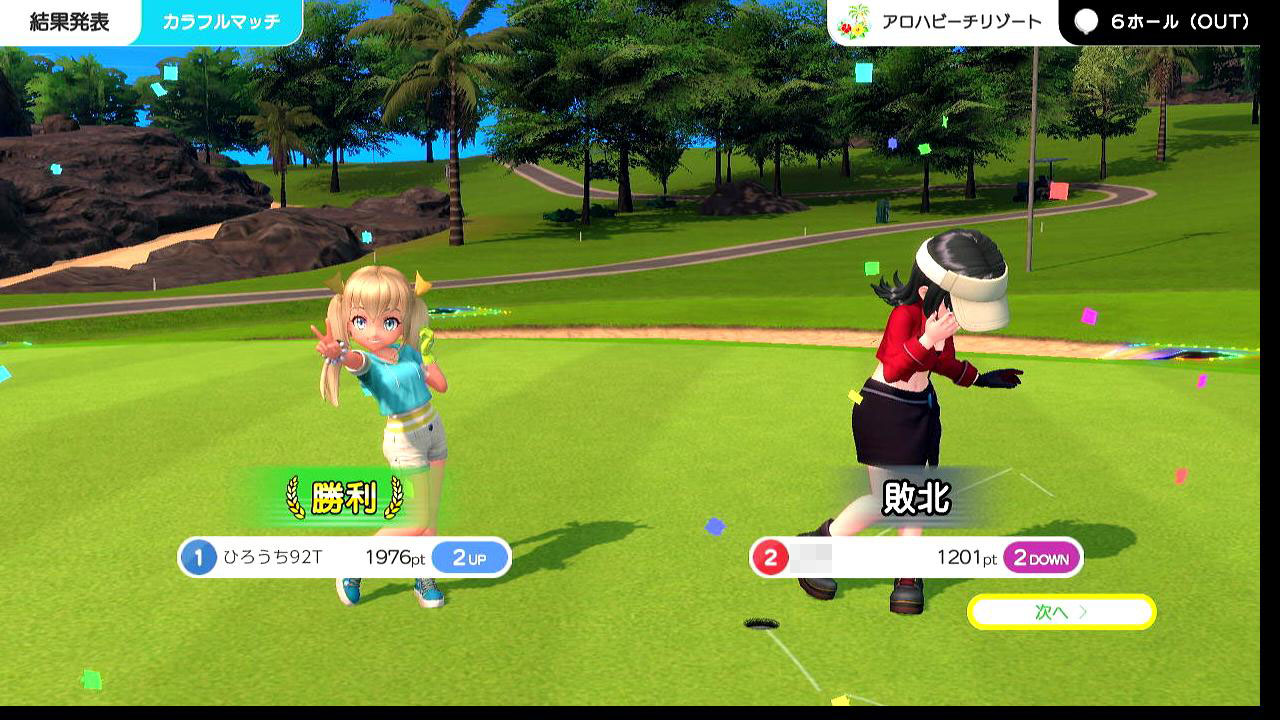
Task: Select the ひろうち92T player result row
Action: tap(344, 558)
